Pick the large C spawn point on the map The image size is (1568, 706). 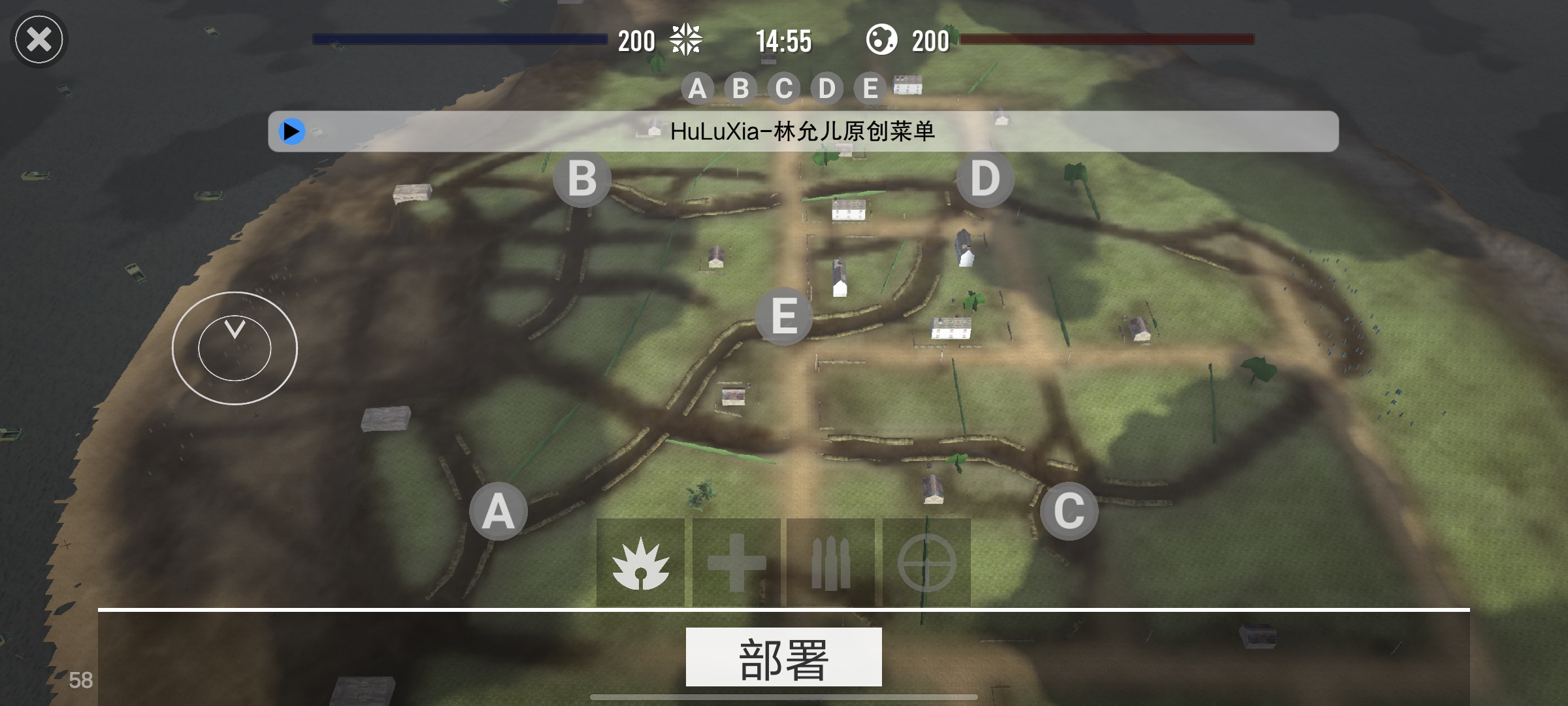click(x=1069, y=511)
